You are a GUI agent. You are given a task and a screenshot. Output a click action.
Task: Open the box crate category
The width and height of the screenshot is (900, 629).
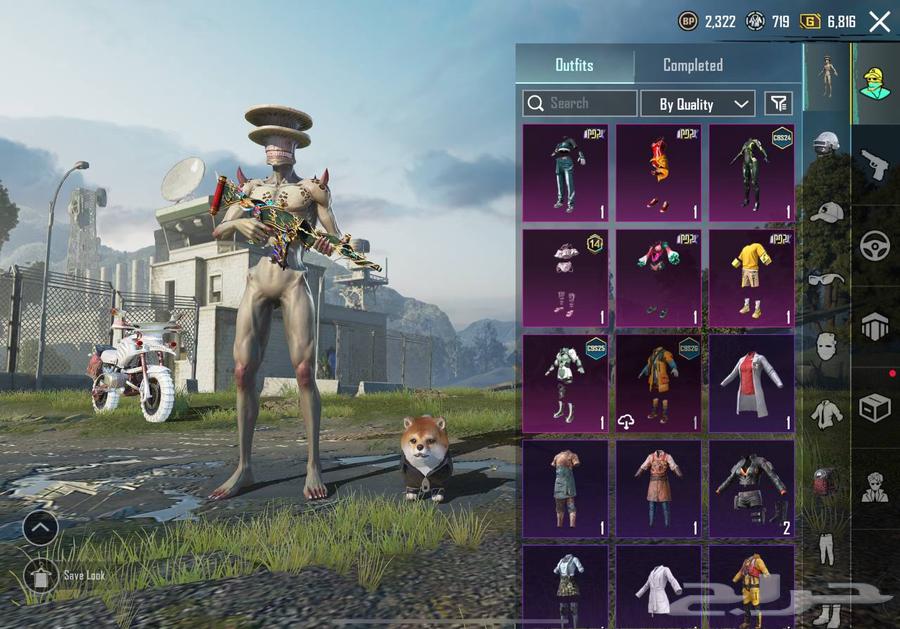pos(875,407)
